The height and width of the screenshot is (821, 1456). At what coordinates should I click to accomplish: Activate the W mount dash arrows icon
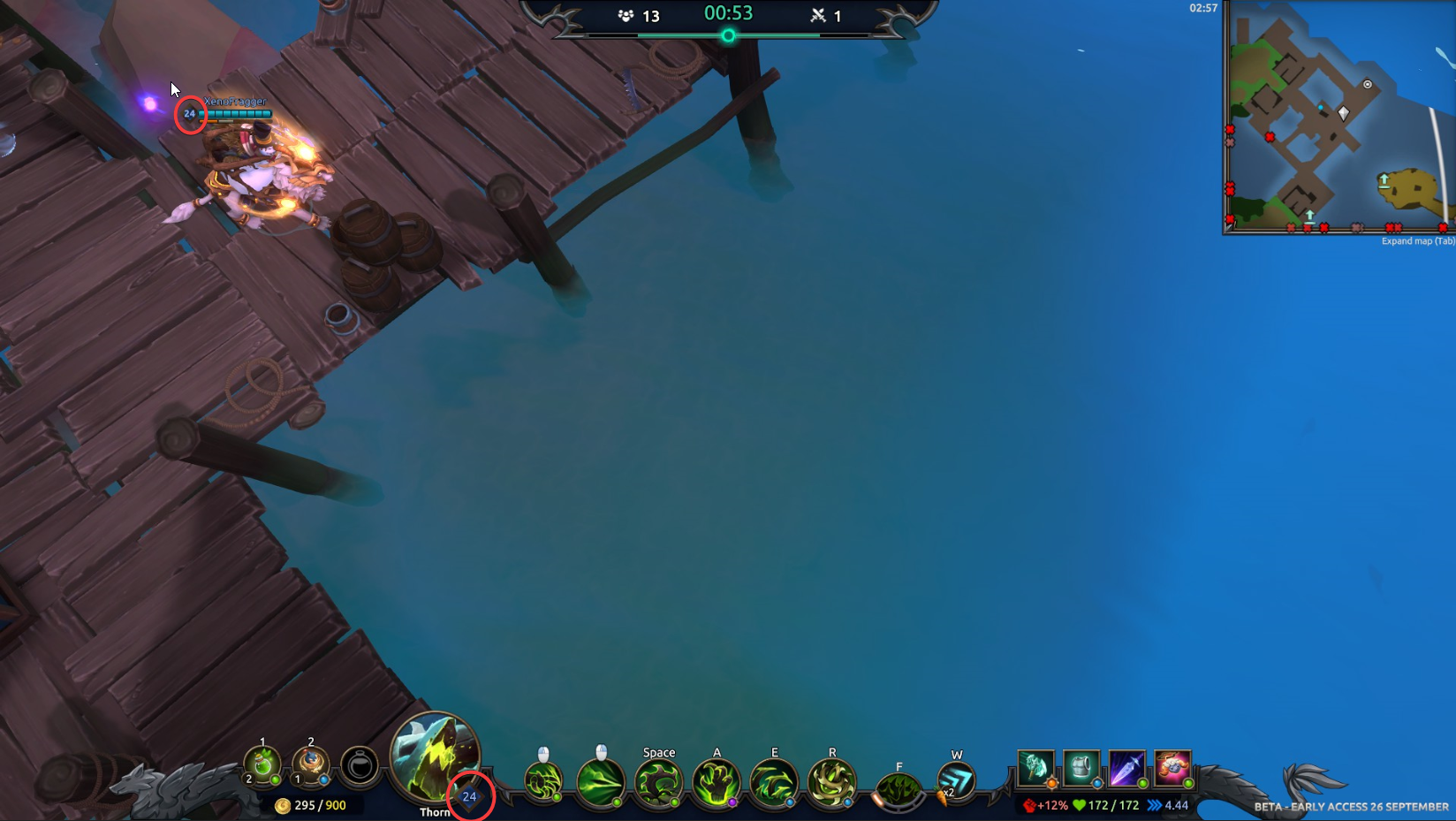tap(956, 782)
